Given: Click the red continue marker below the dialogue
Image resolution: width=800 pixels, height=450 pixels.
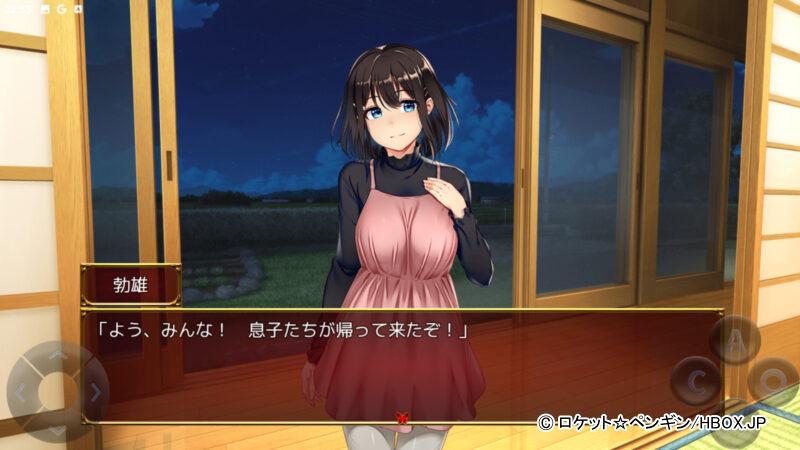Looking at the screenshot, I should [x=402, y=418].
